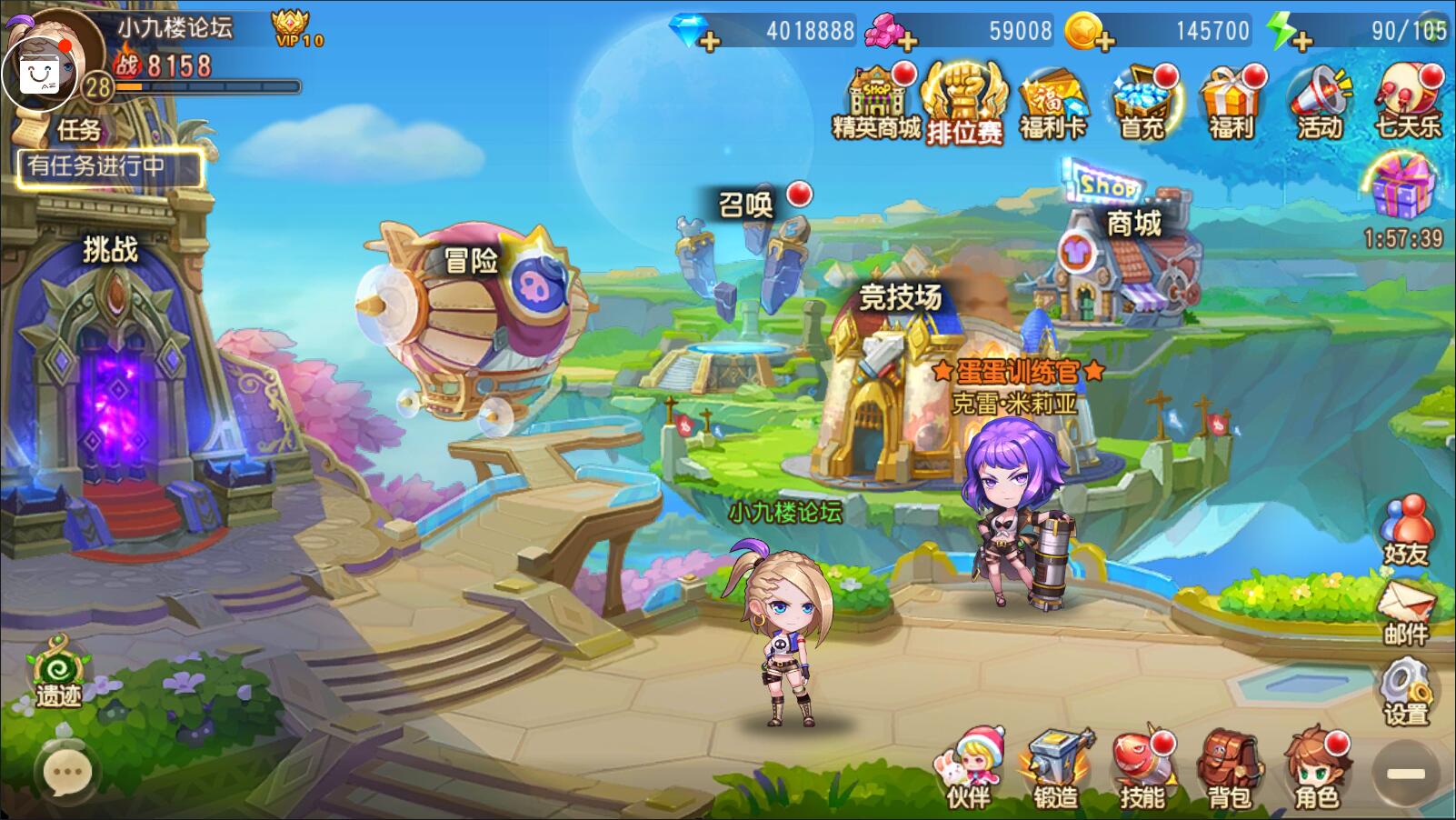Image resolution: width=1456 pixels, height=820 pixels.
Task: Open the 首充 first recharge offer
Action: tap(1142, 102)
